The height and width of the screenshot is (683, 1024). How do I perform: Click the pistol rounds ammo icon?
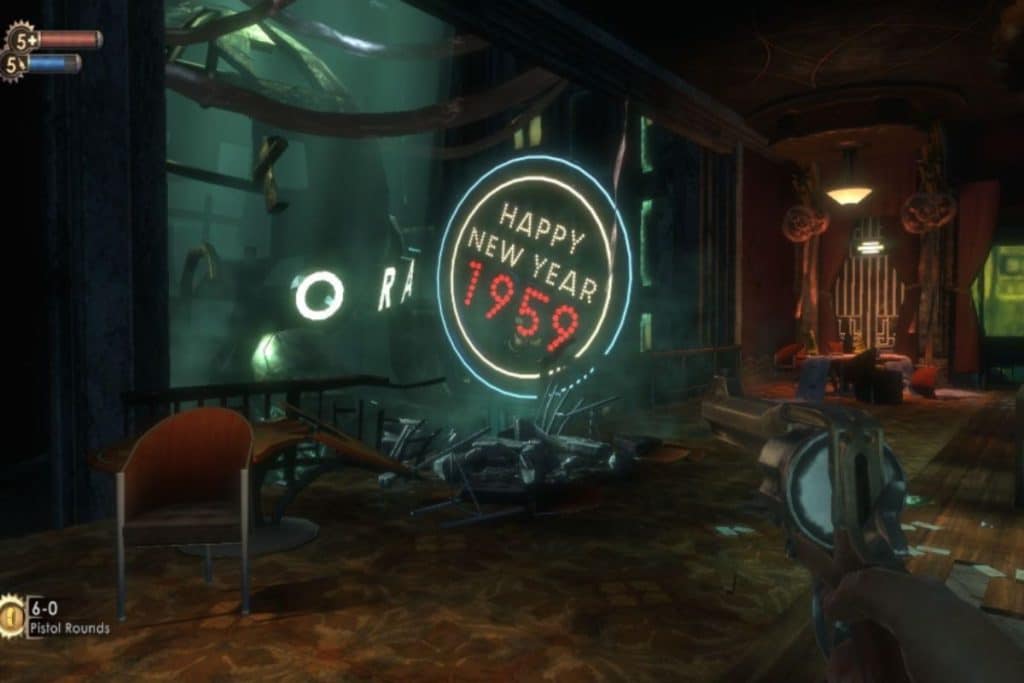pyautogui.click(x=12, y=615)
